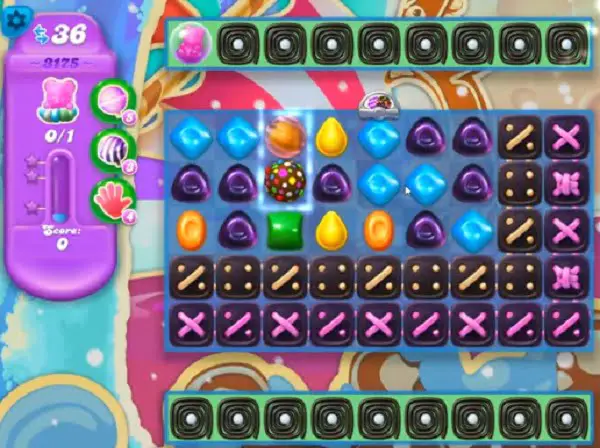The width and height of the screenshot is (600, 448).
Task: Choose the orange striped candy tile
Action: coord(285,134)
